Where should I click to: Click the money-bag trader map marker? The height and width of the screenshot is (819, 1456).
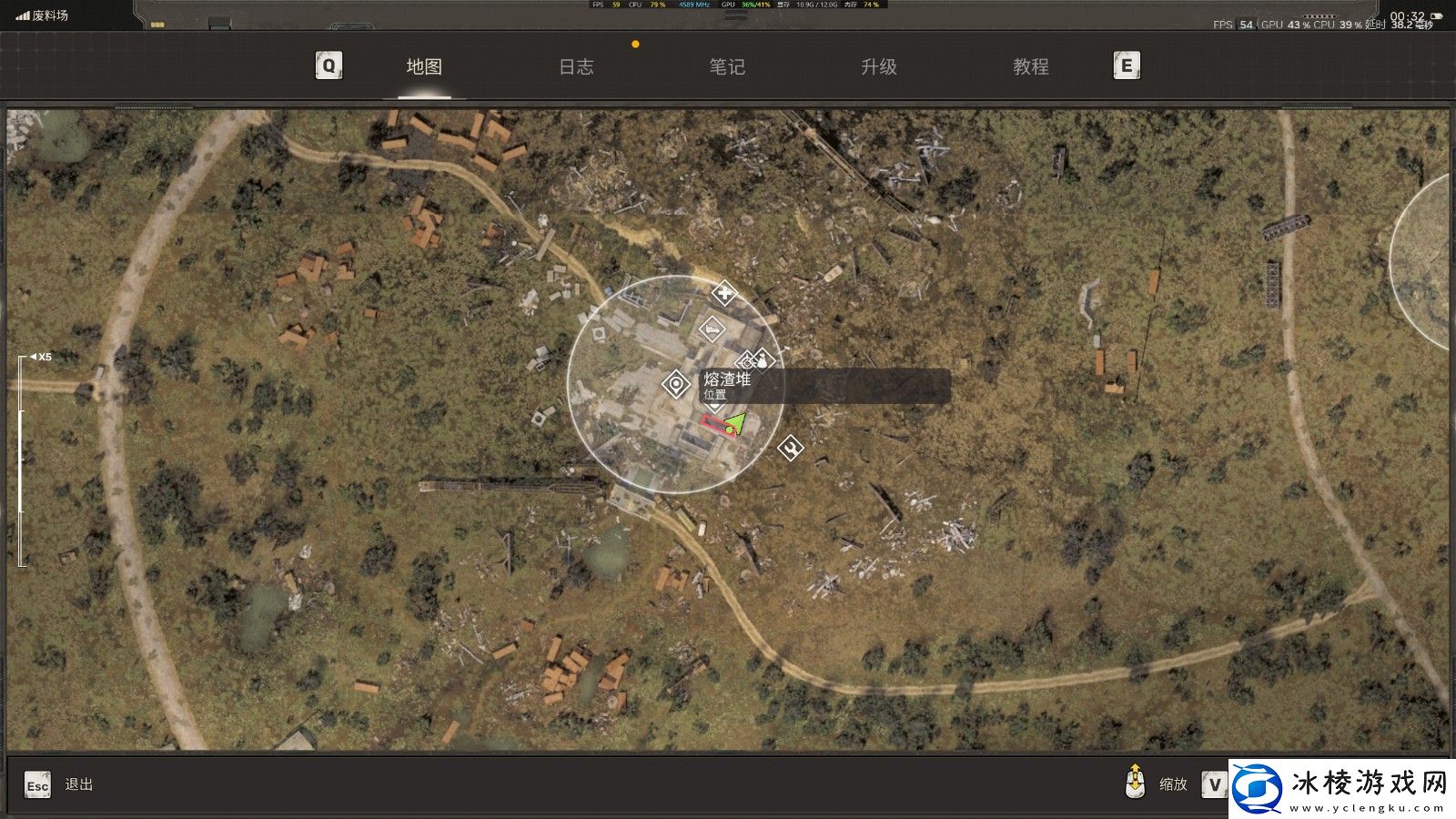(x=763, y=360)
